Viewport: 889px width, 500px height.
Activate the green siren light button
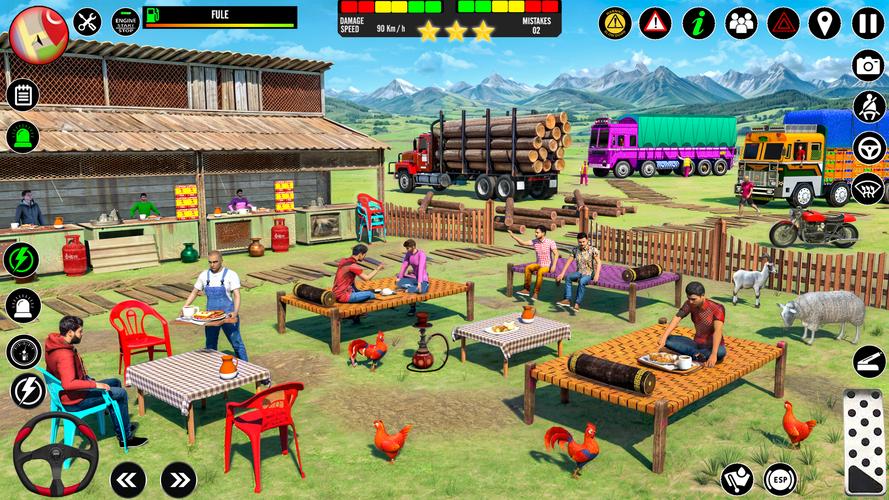click(x=22, y=137)
